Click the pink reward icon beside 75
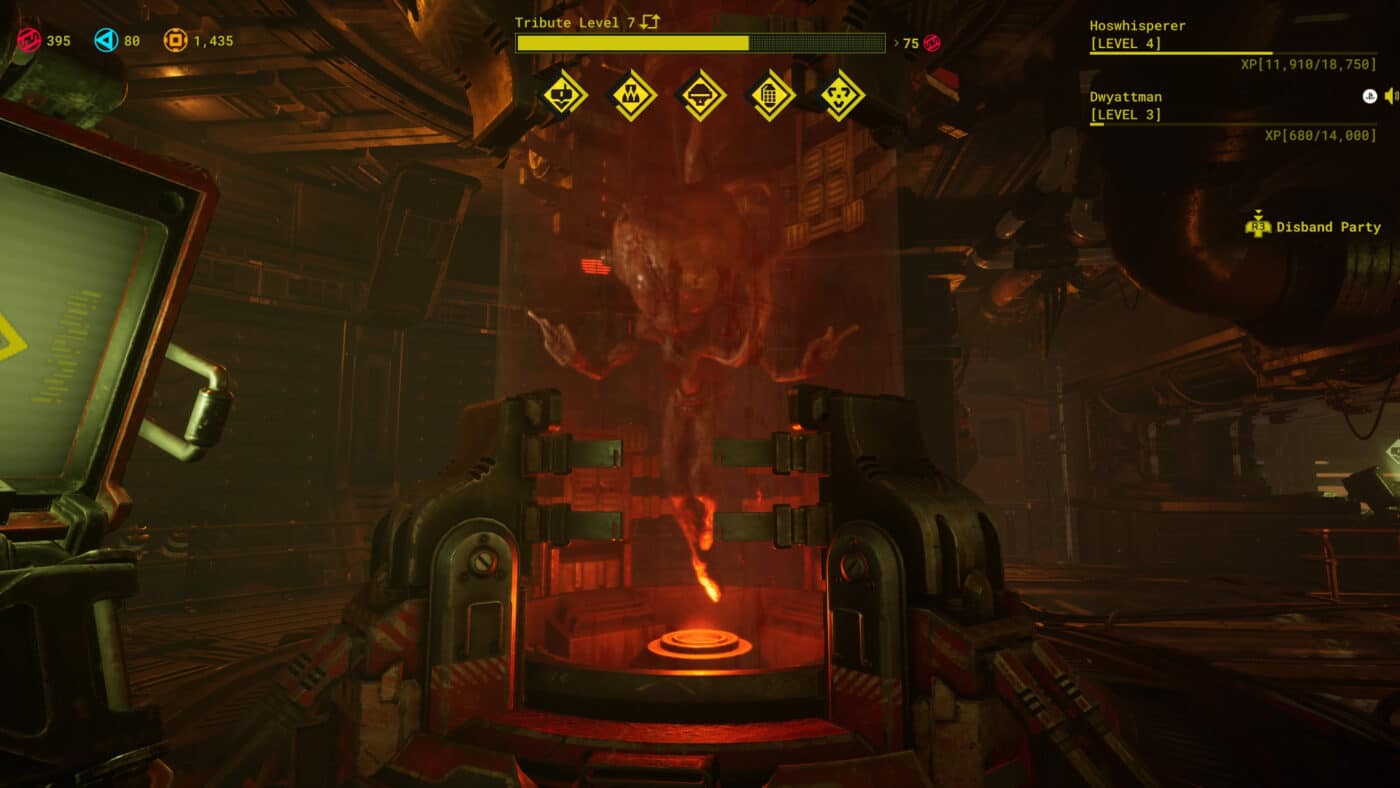The image size is (1400, 788). [x=932, y=43]
